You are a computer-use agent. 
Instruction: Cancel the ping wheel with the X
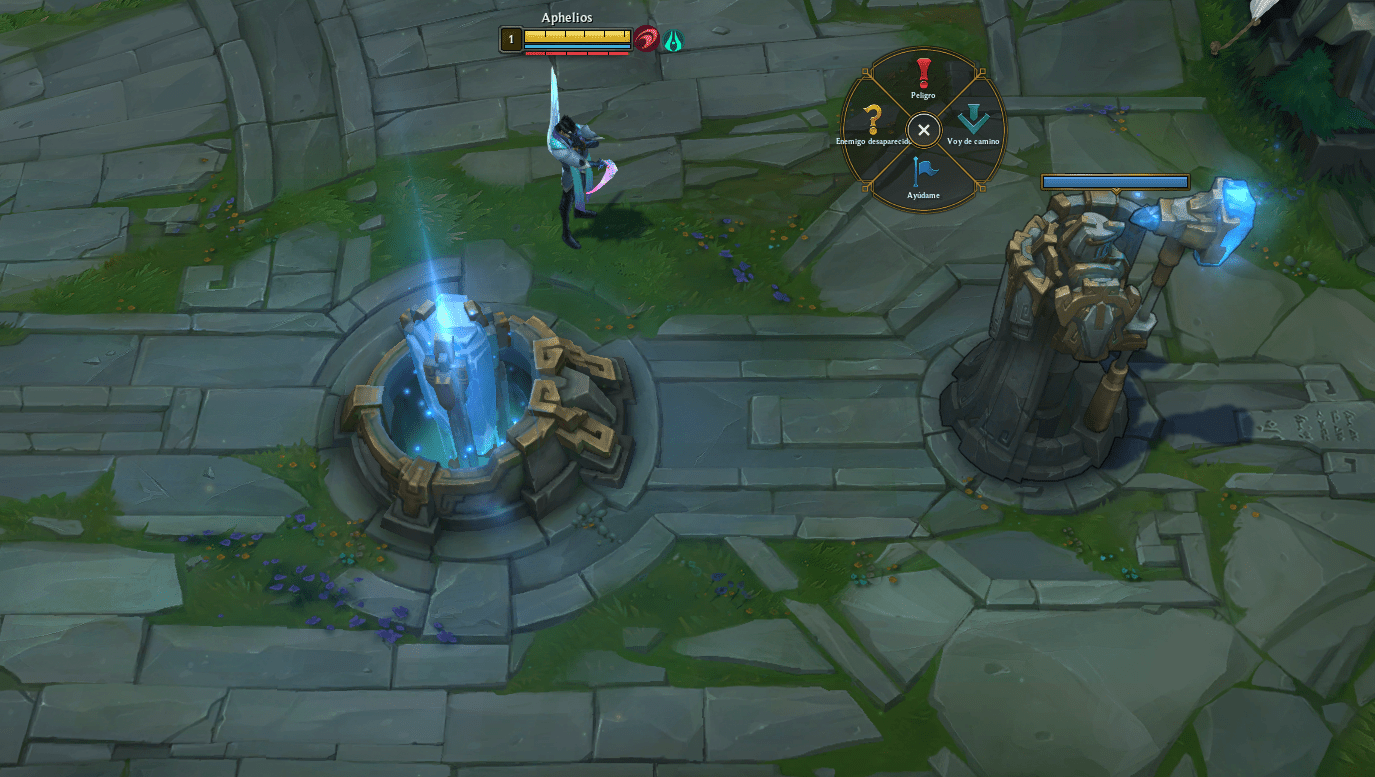(x=922, y=130)
